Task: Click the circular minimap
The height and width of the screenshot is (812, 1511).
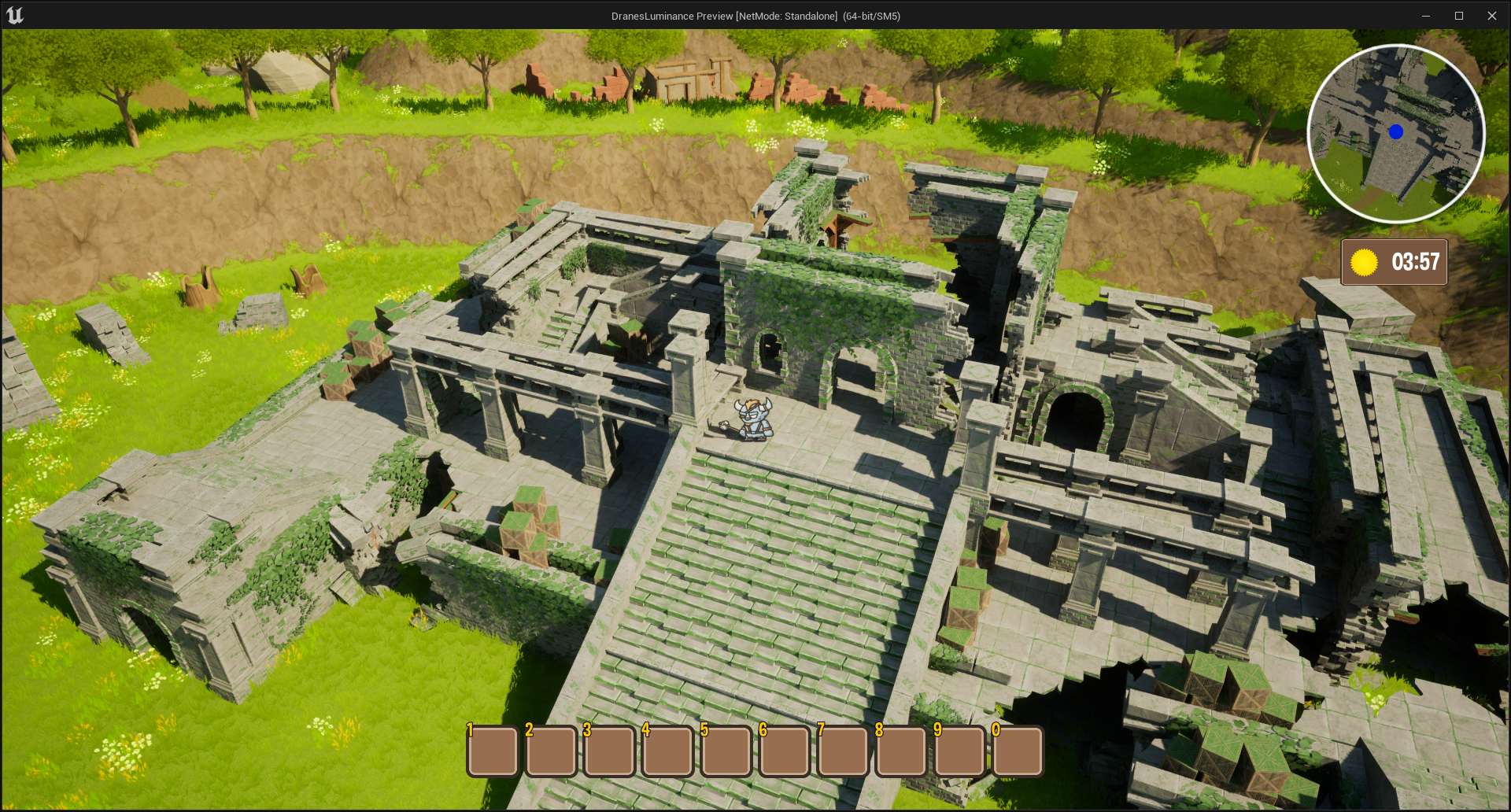Action: click(x=1396, y=133)
